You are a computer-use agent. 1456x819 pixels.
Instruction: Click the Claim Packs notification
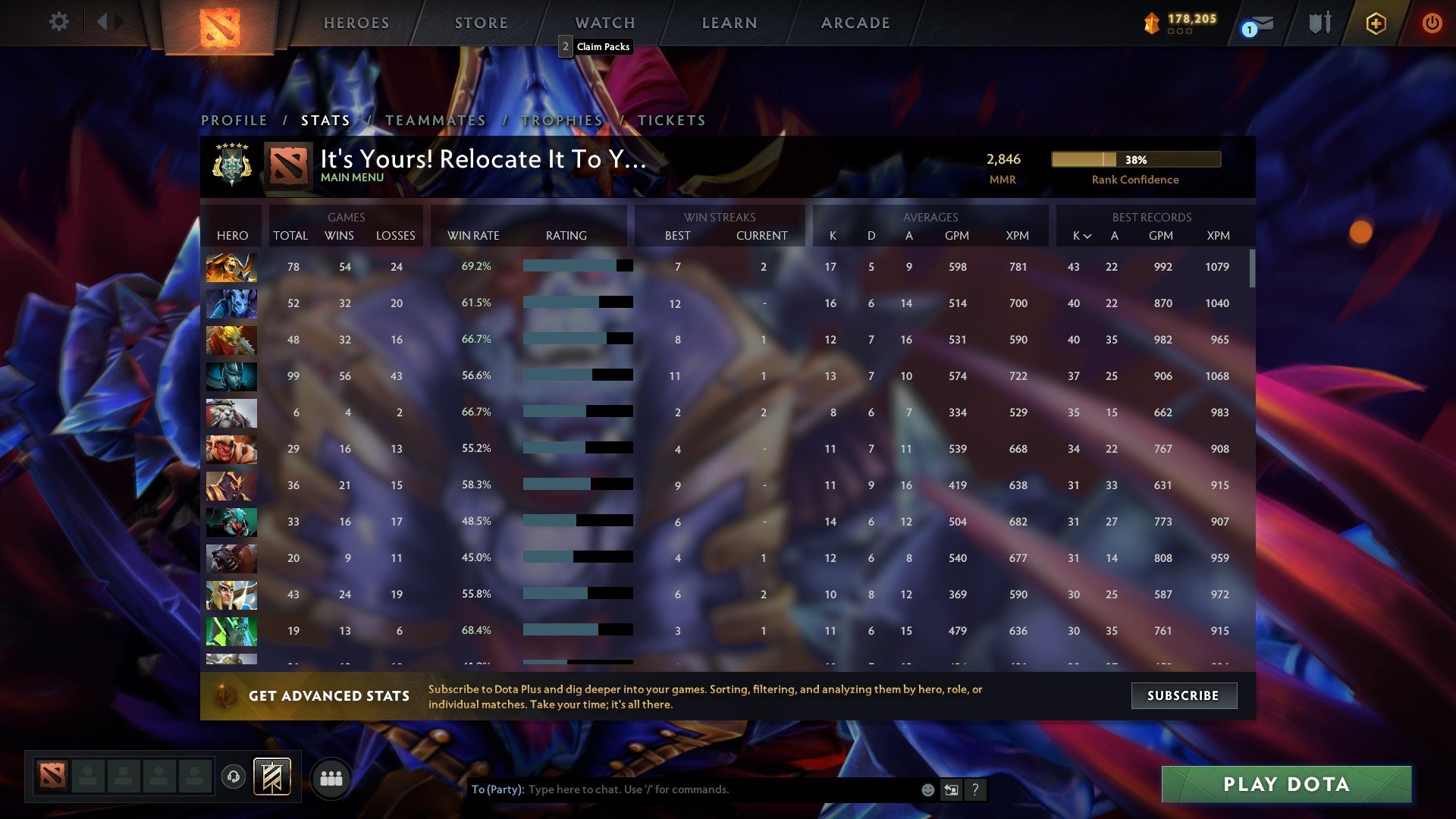point(596,46)
